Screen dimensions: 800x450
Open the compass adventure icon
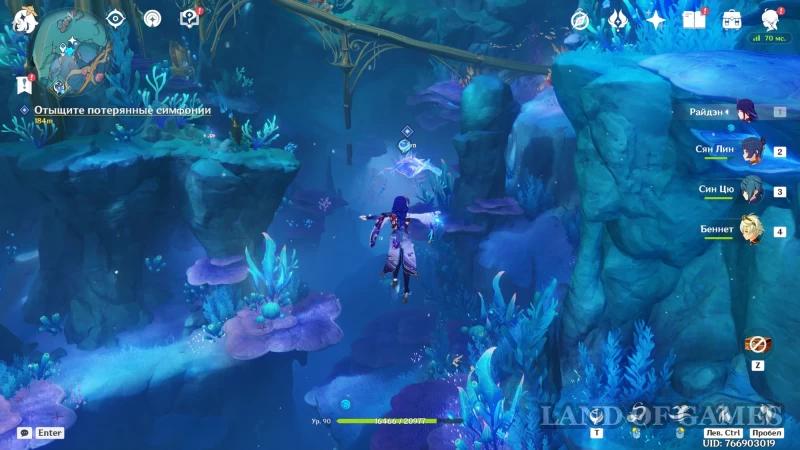click(x=580, y=19)
